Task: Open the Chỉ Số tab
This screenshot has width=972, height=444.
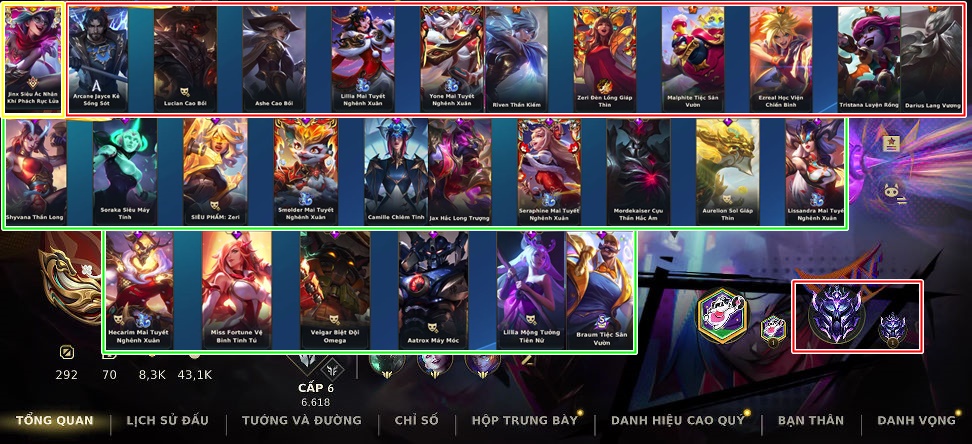Action: pos(416,421)
